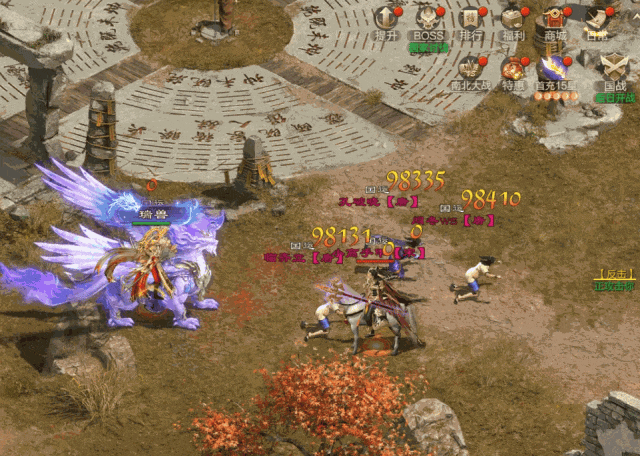Enter the 南北大战 battle event
640x456 pixels.
point(472,69)
